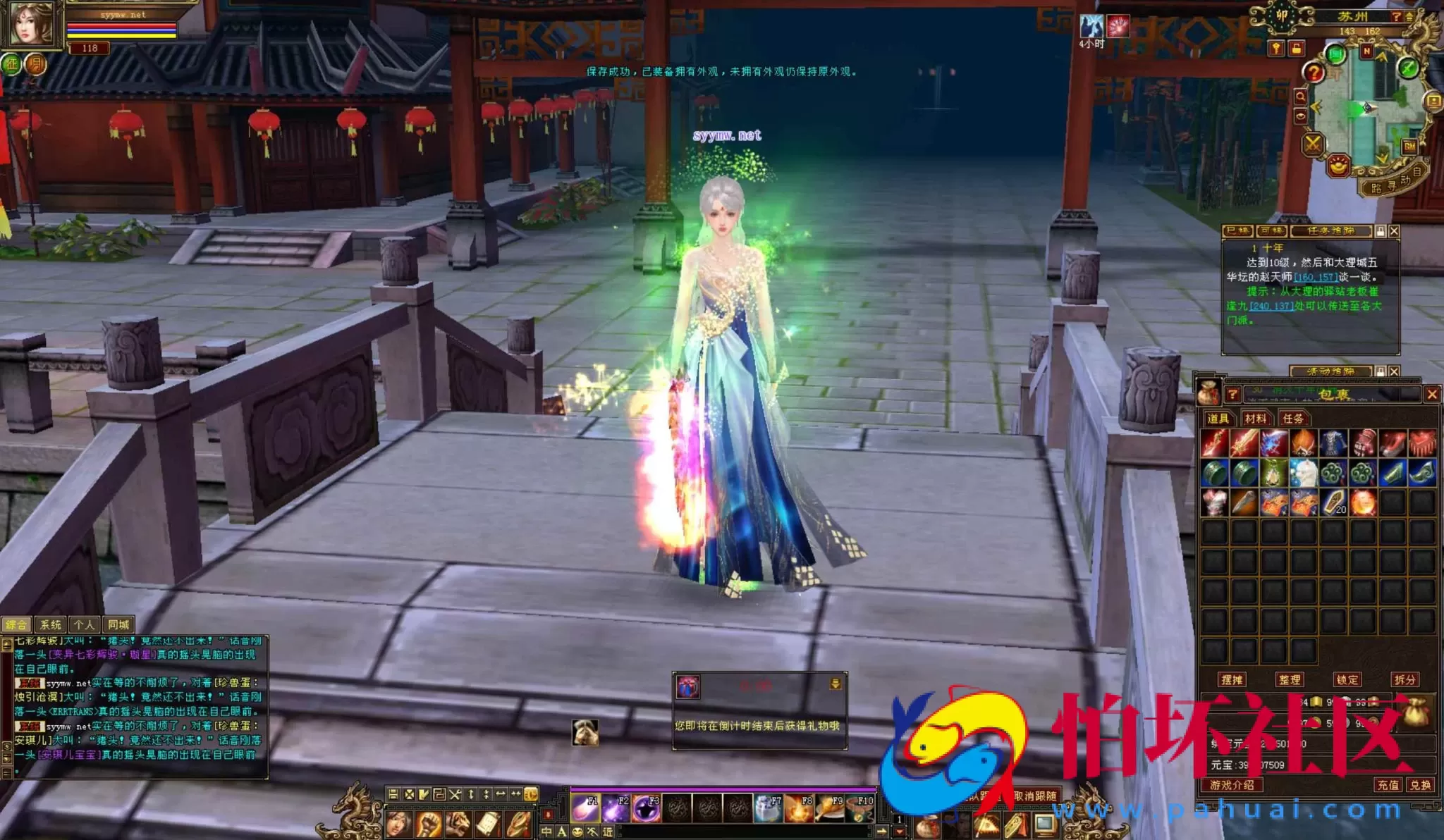This screenshot has height=840, width=1444.
Task: Click the red question mark beside minimap
Action: pyautogui.click(x=1313, y=72)
